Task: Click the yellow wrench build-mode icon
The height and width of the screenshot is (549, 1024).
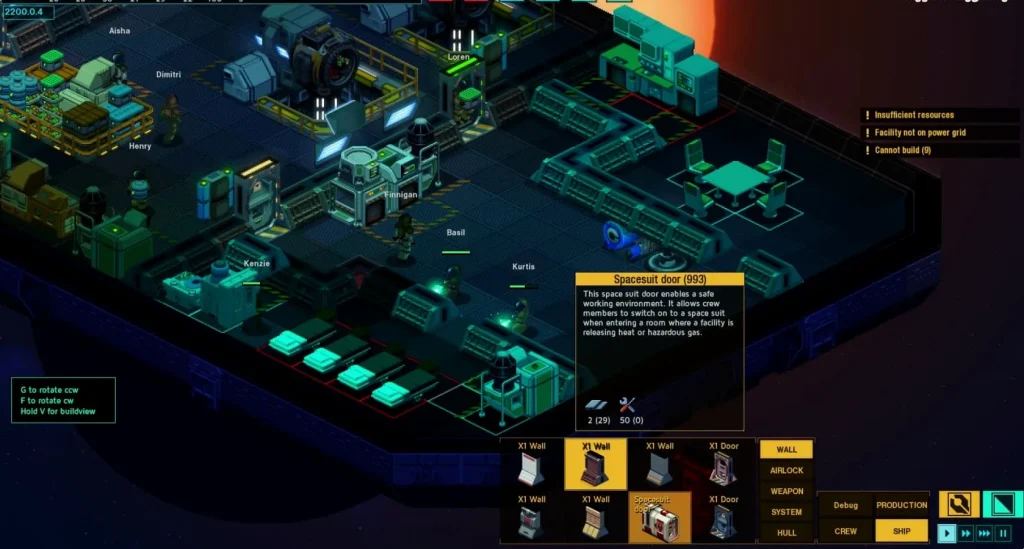Action: coord(957,504)
